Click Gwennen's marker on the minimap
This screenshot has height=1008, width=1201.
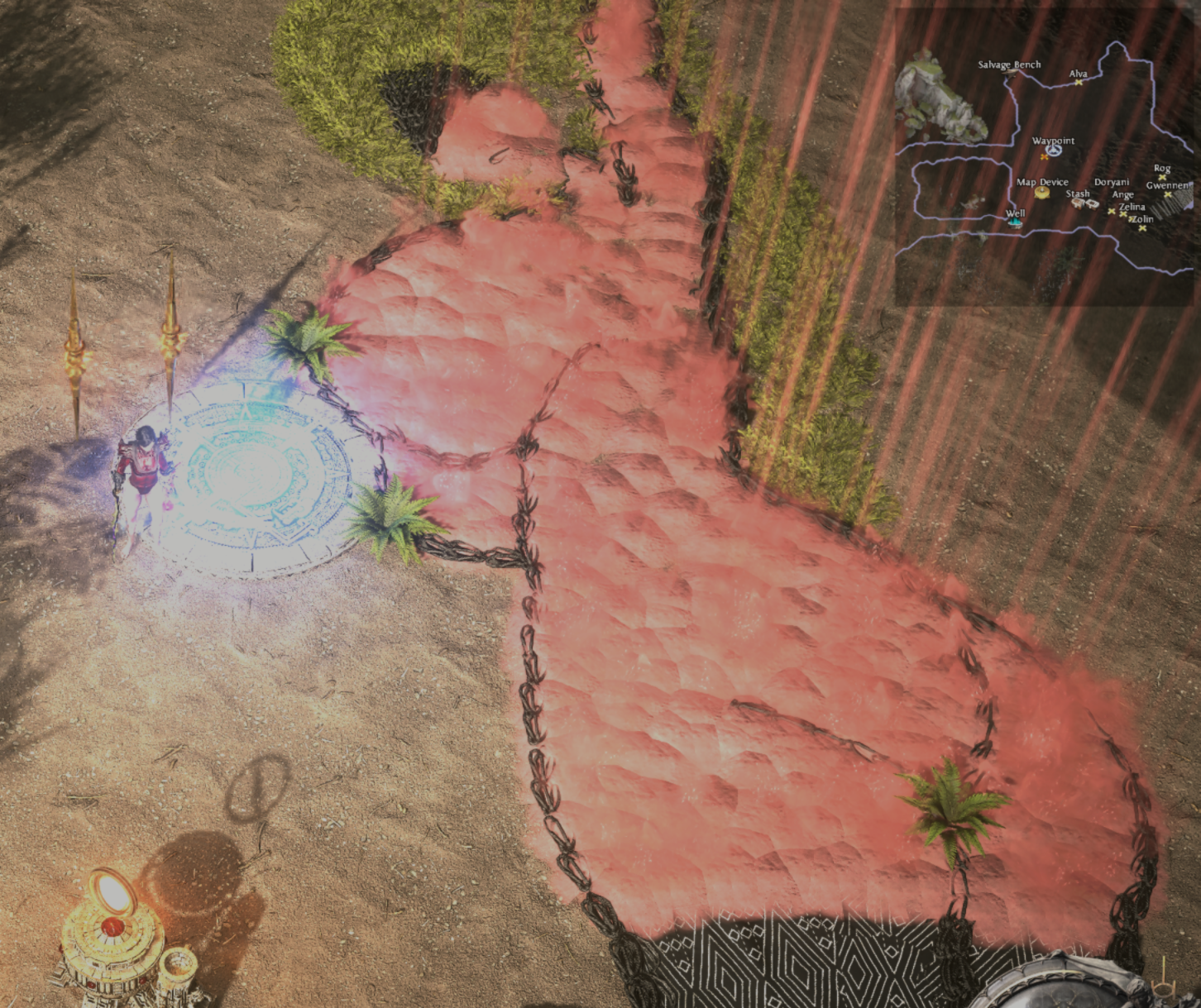pos(1167,194)
